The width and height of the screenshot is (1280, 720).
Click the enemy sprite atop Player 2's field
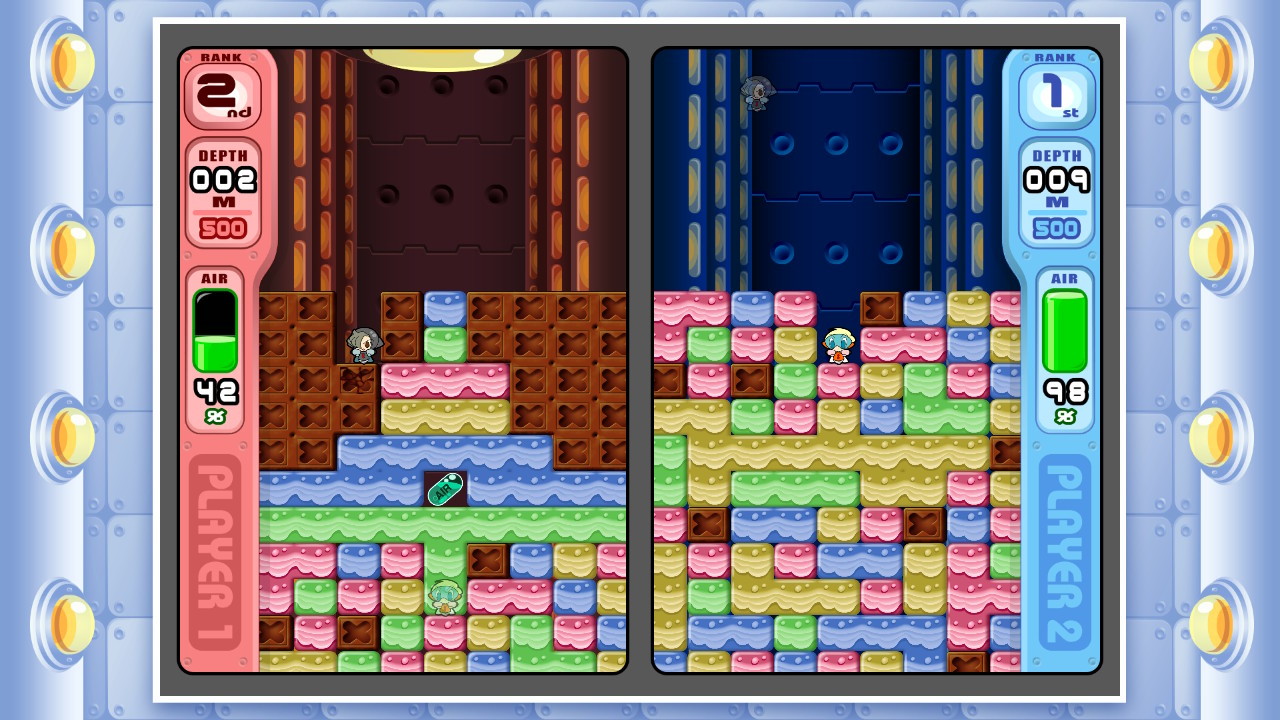758,93
